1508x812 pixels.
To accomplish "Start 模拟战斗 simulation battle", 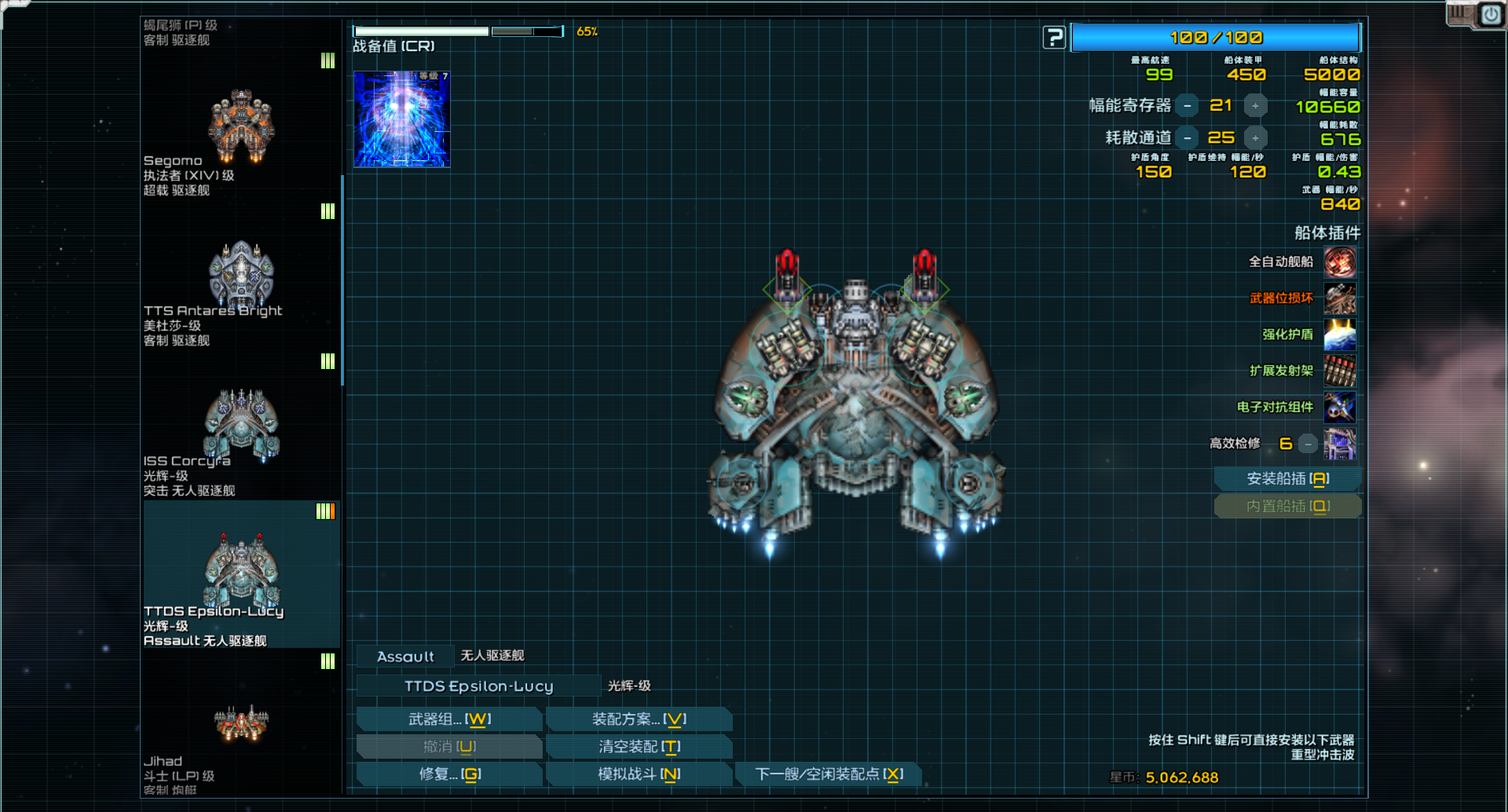I will (639, 774).
